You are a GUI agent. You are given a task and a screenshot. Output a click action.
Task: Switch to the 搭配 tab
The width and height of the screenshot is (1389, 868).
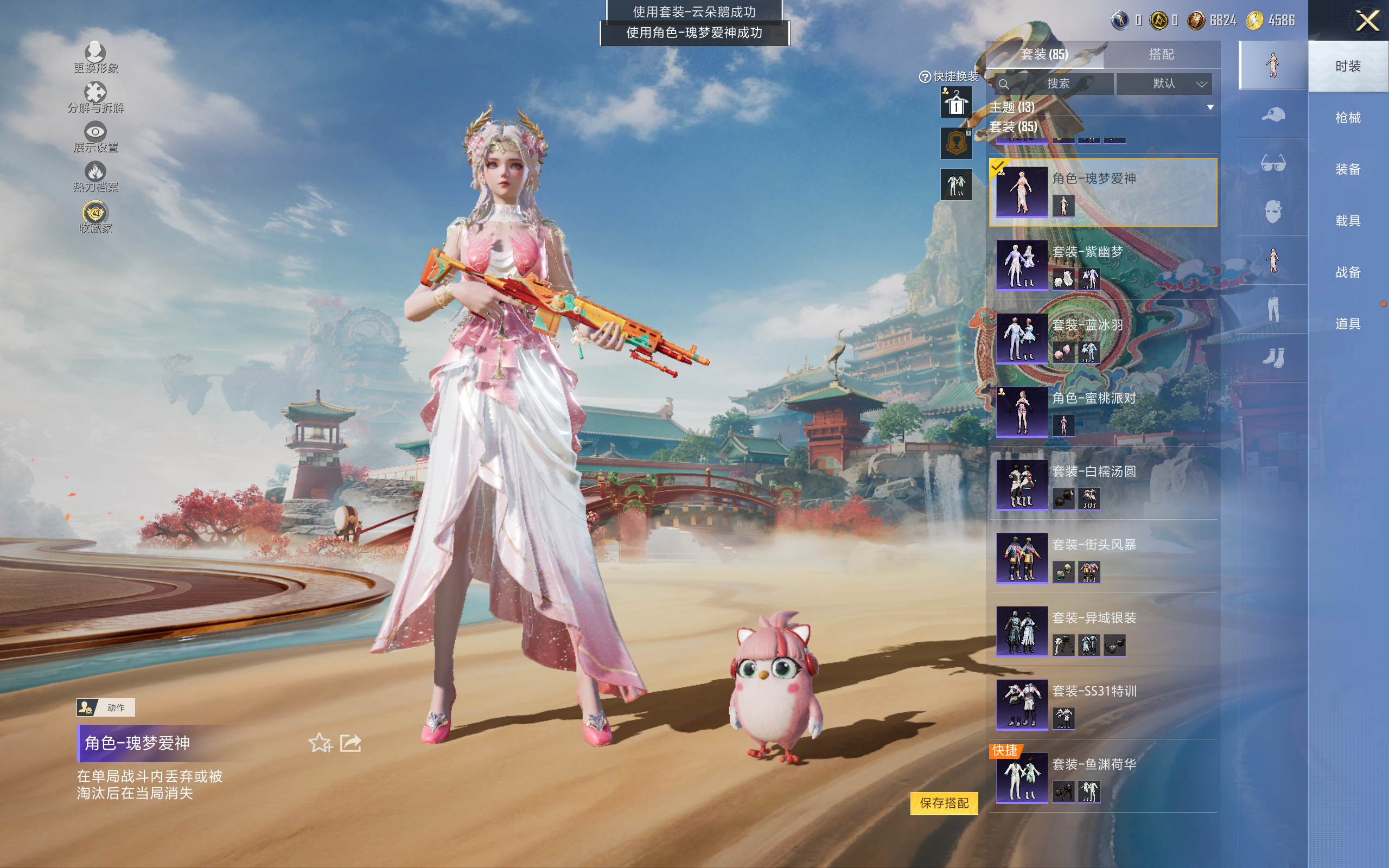pyautogui.click(x=1161, y=55)
